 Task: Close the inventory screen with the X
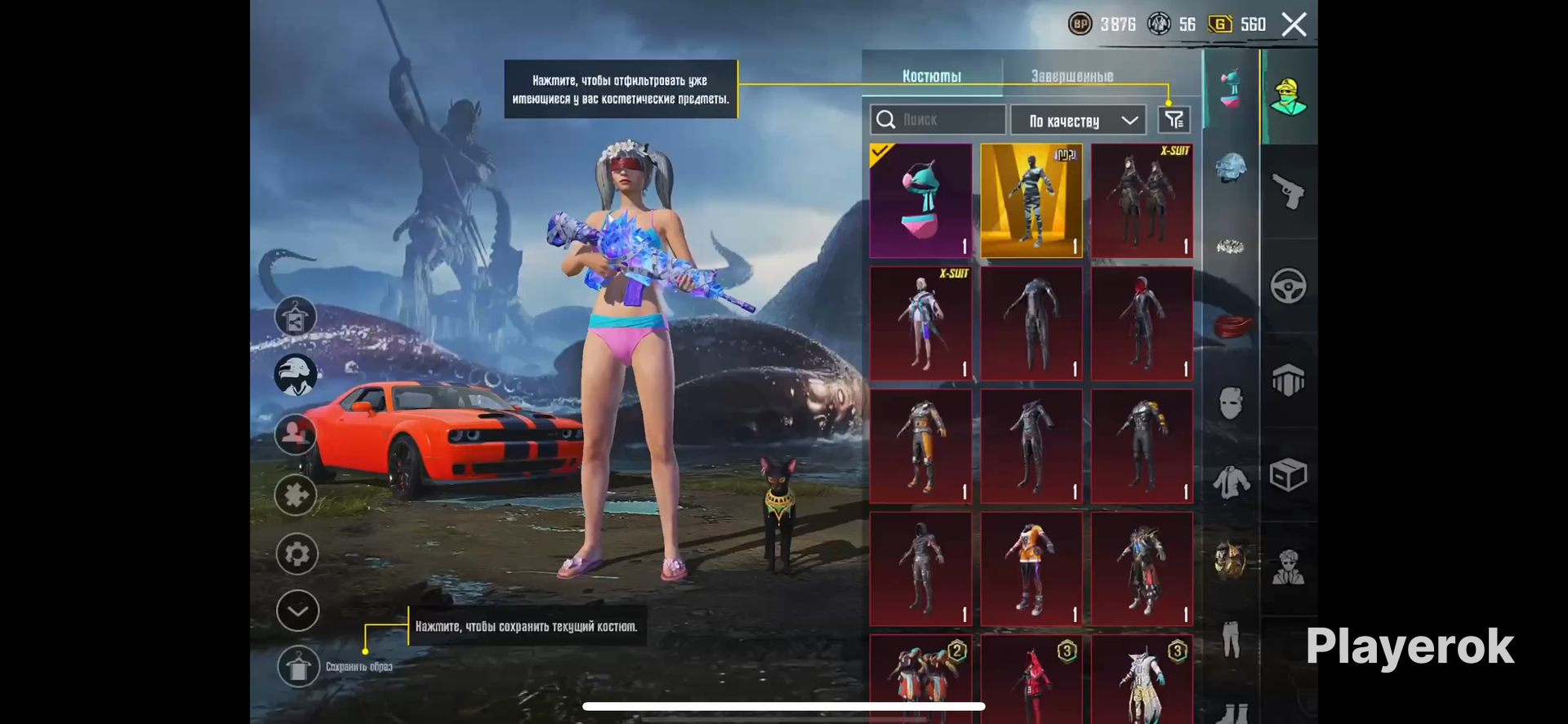(x=1294, y=24)
